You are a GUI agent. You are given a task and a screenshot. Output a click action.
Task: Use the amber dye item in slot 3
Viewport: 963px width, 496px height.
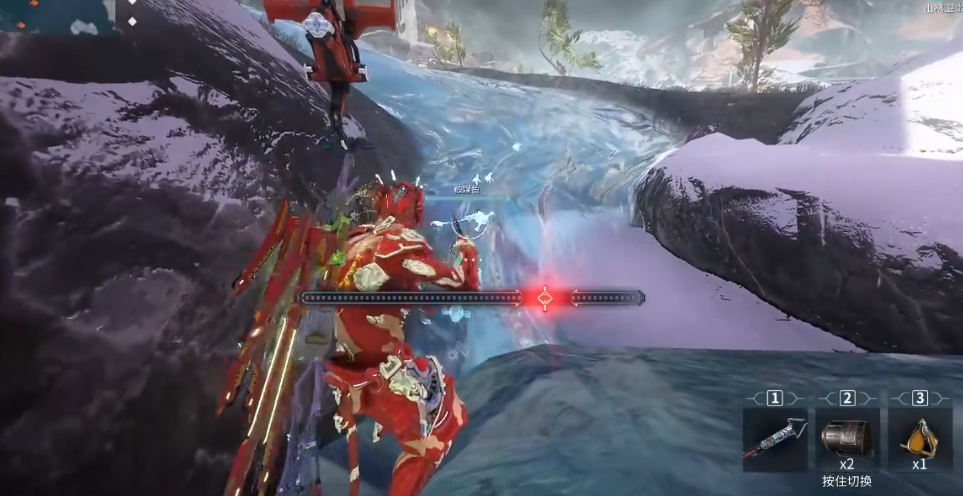[x=919, y=438]
